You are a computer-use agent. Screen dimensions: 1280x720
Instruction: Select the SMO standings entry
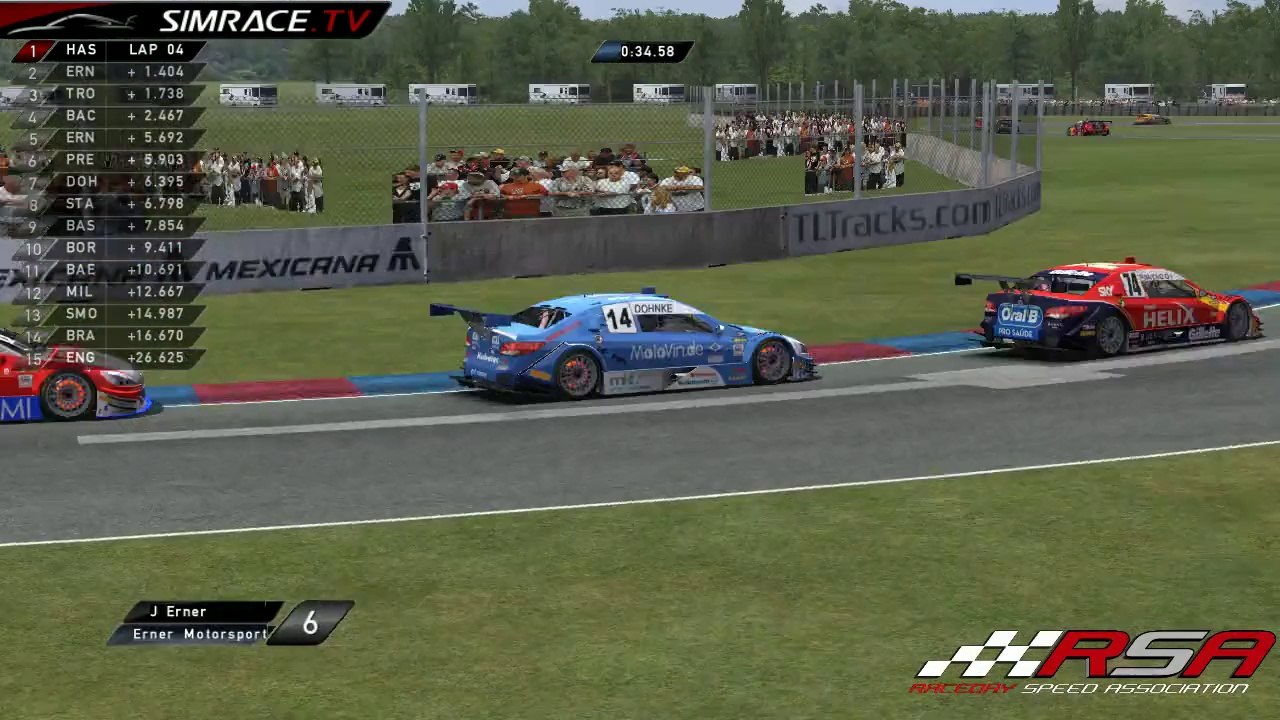(108, 314)
